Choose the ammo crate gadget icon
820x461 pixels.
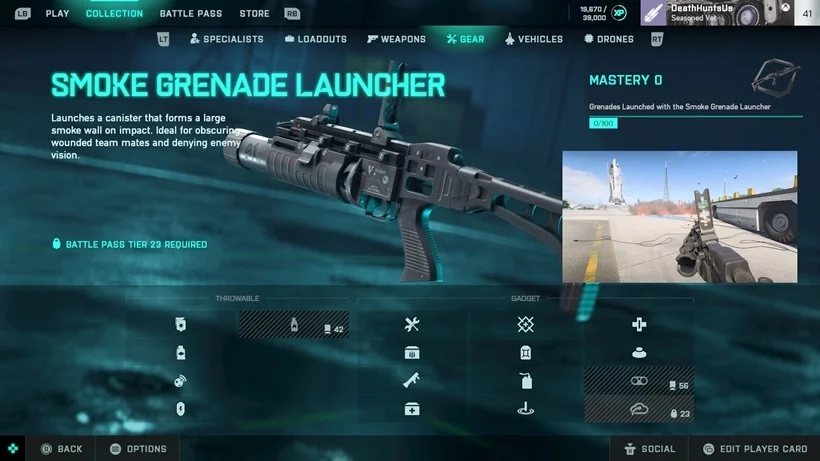click(412, 352)
